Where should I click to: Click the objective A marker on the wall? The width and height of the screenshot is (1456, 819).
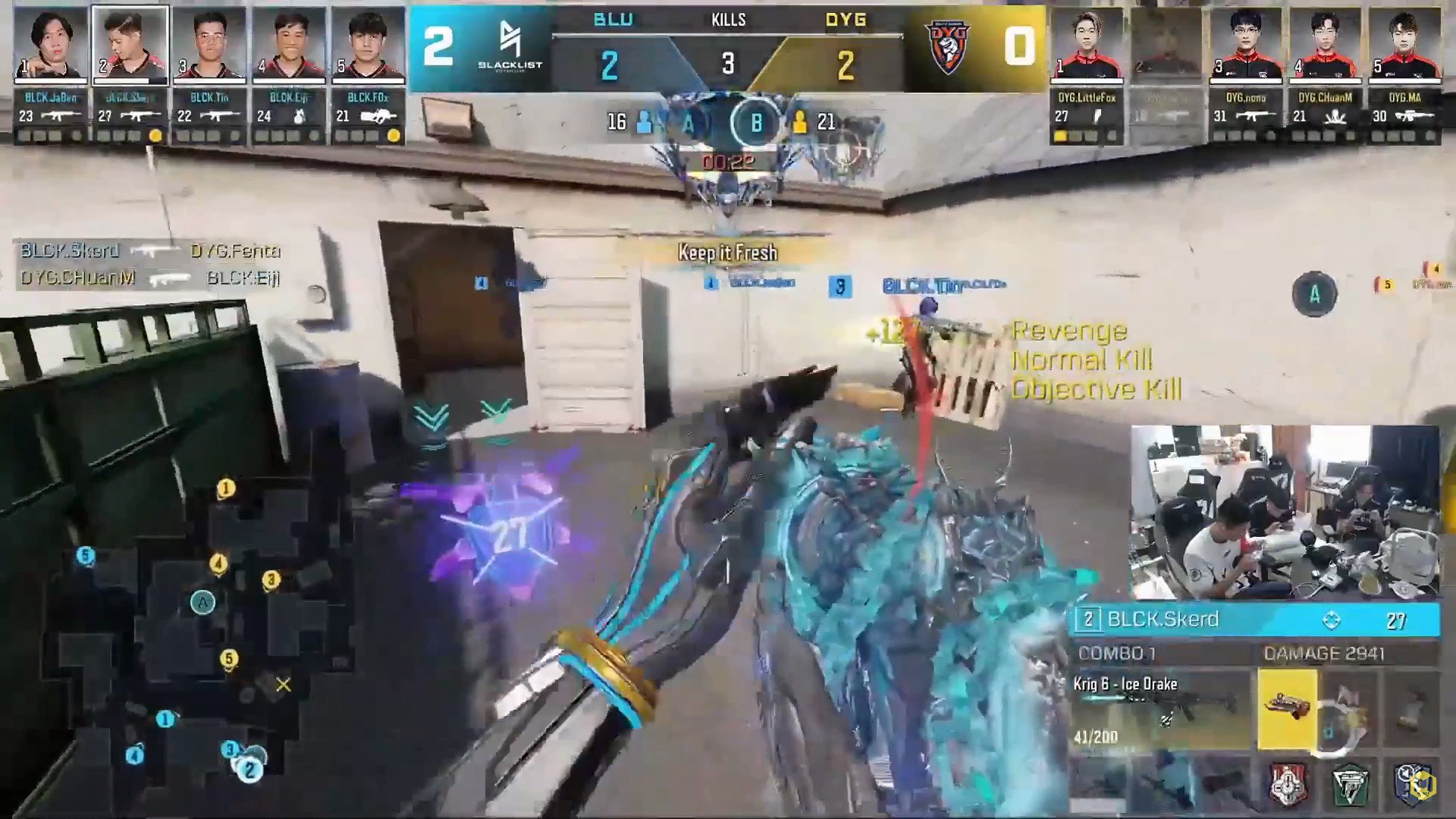pyautogui.click(x=1315, y=294)
